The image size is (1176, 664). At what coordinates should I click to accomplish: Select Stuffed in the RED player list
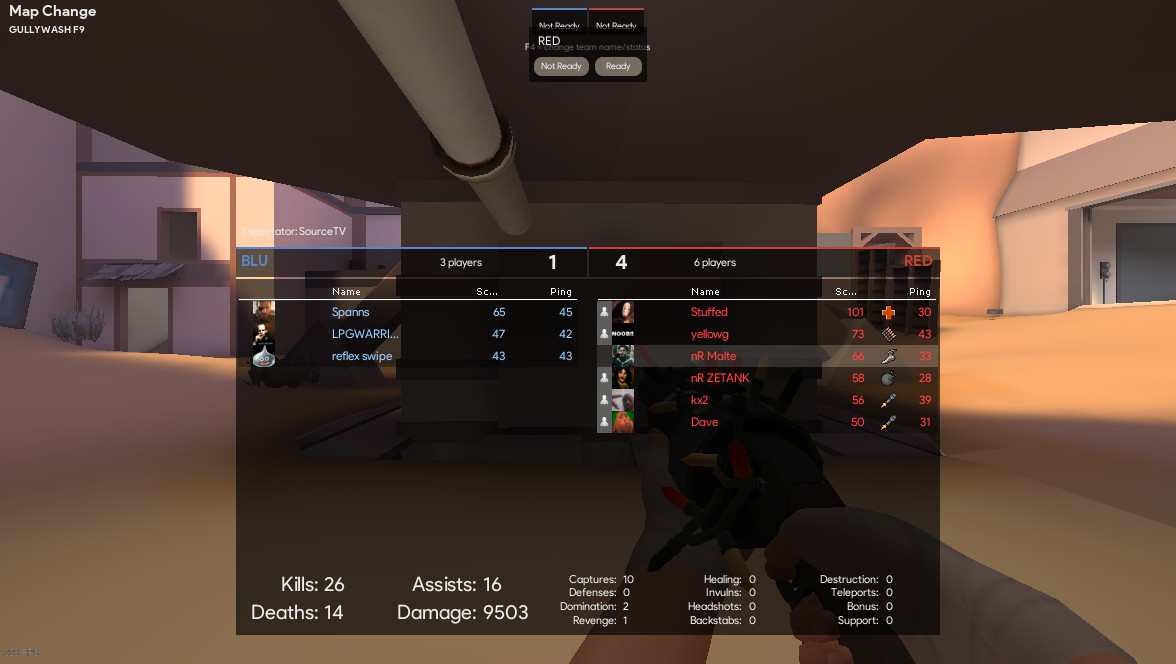coord(709,312)
